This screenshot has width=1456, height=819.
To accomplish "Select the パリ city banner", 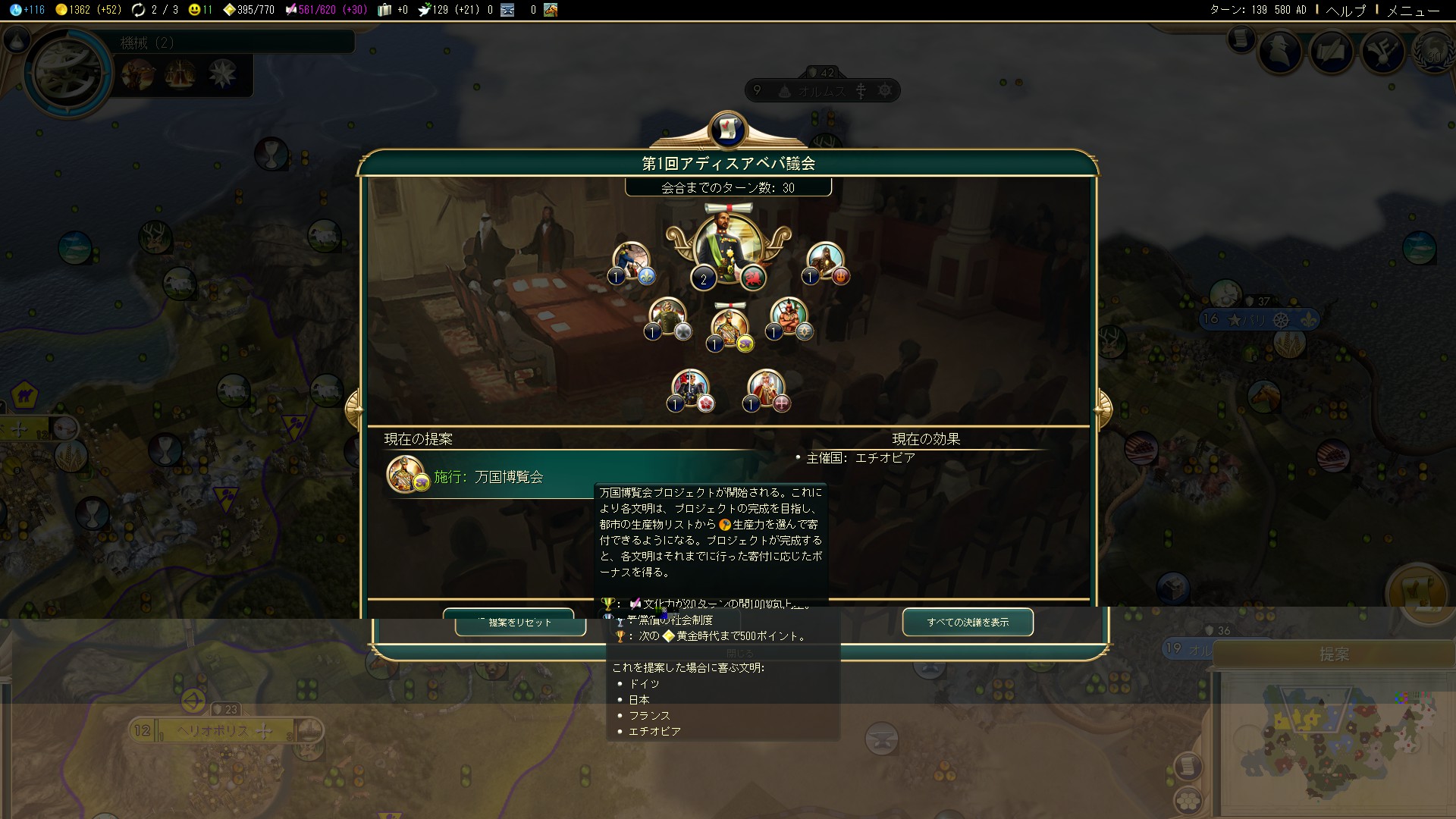I will (1259, 320).
